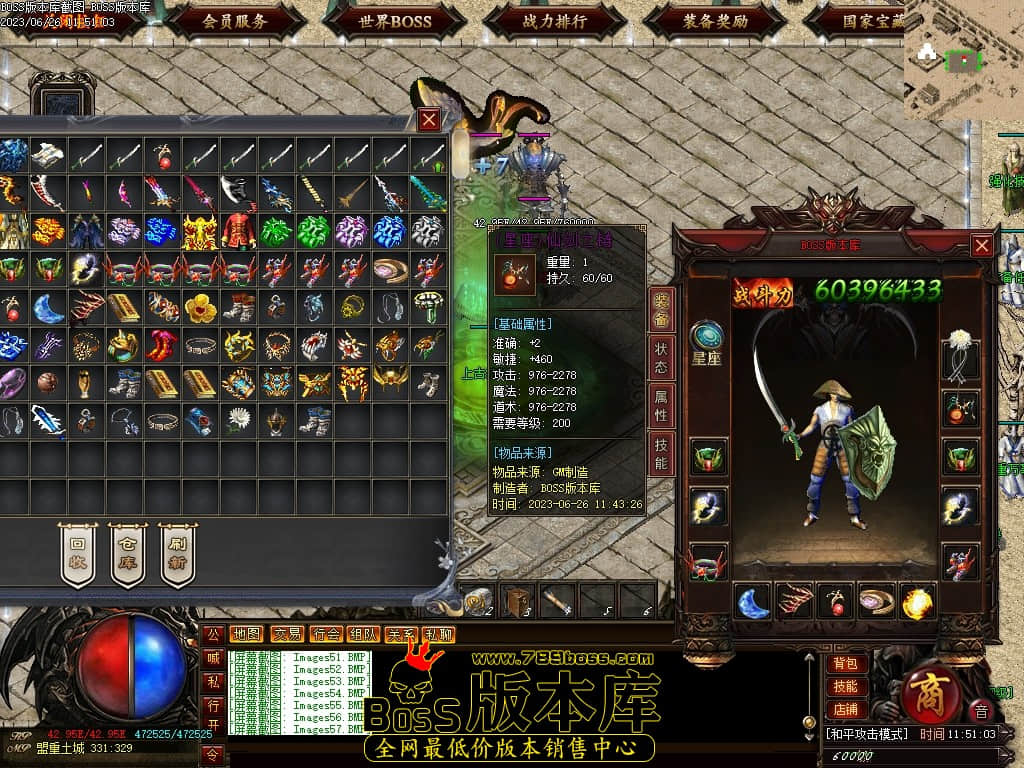Show the 战力排行 power ranking

coord(555,20)
